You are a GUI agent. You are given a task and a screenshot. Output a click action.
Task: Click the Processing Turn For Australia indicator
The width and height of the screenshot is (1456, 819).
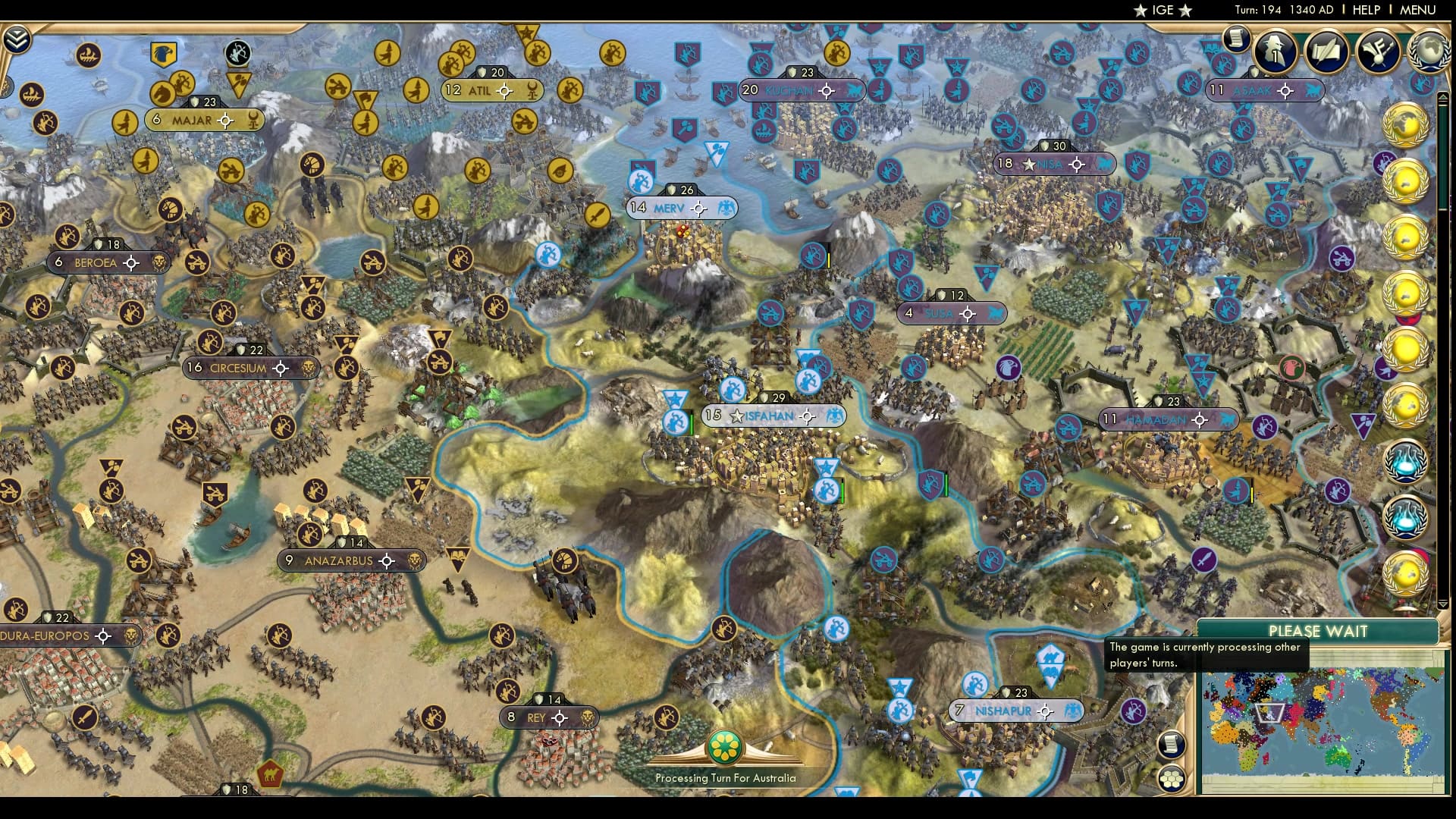(726, 758)
